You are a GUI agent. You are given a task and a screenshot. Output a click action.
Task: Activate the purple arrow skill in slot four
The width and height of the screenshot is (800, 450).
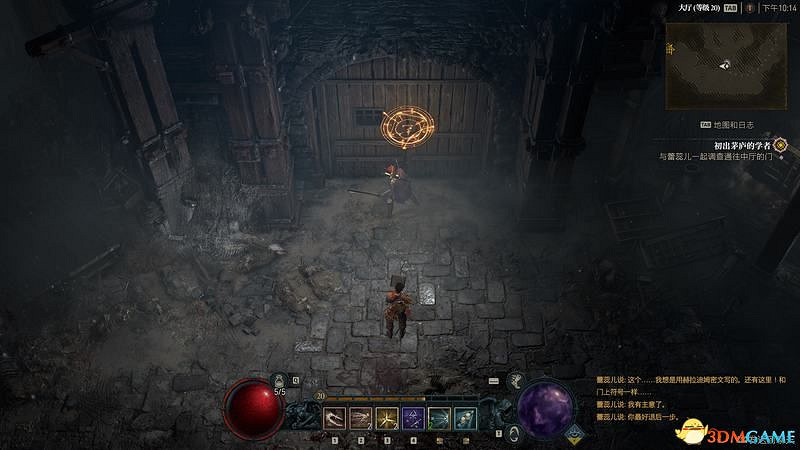point(412,417)
